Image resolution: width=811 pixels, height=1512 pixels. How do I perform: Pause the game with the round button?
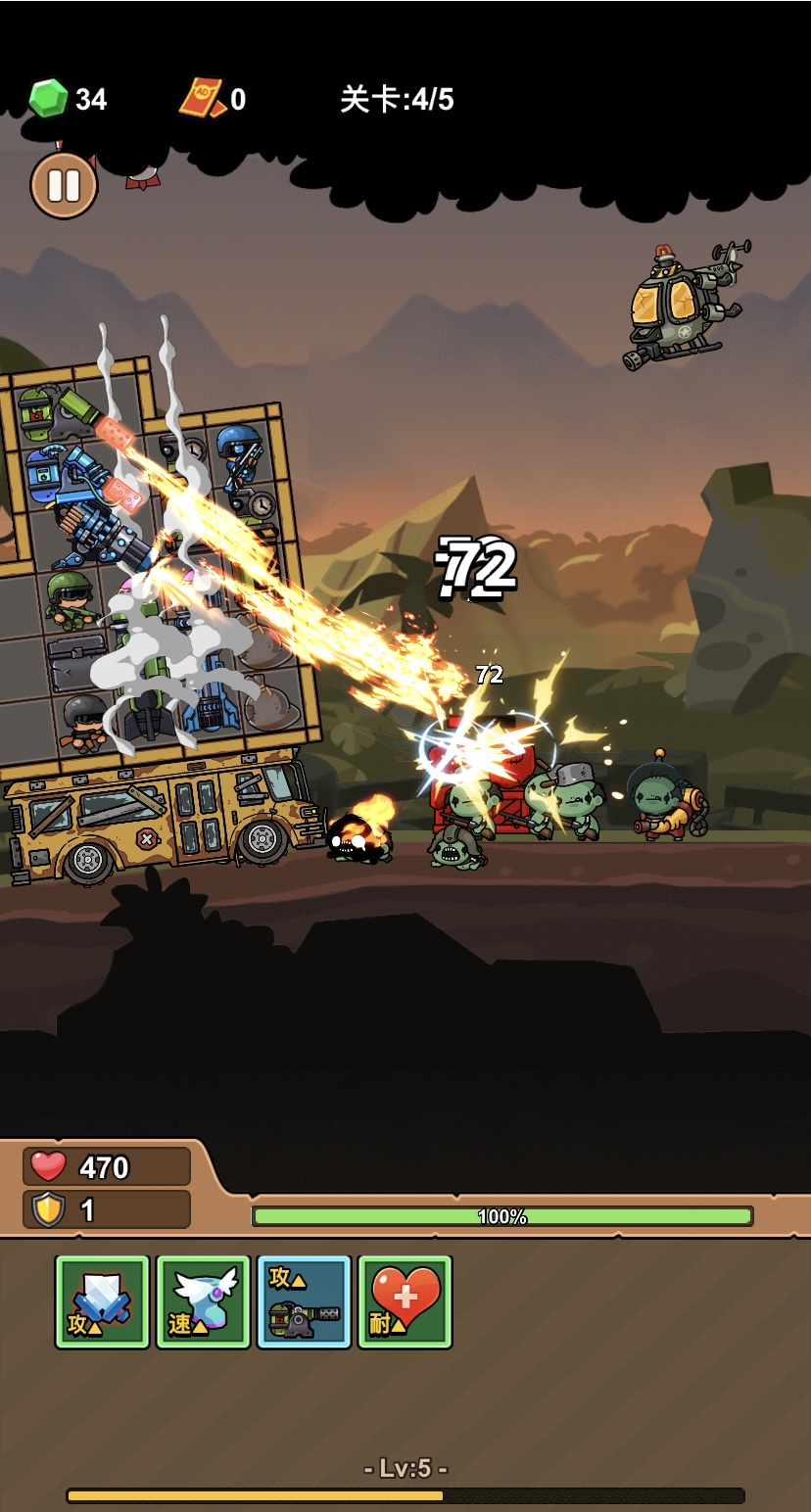[x=64, y=184]
